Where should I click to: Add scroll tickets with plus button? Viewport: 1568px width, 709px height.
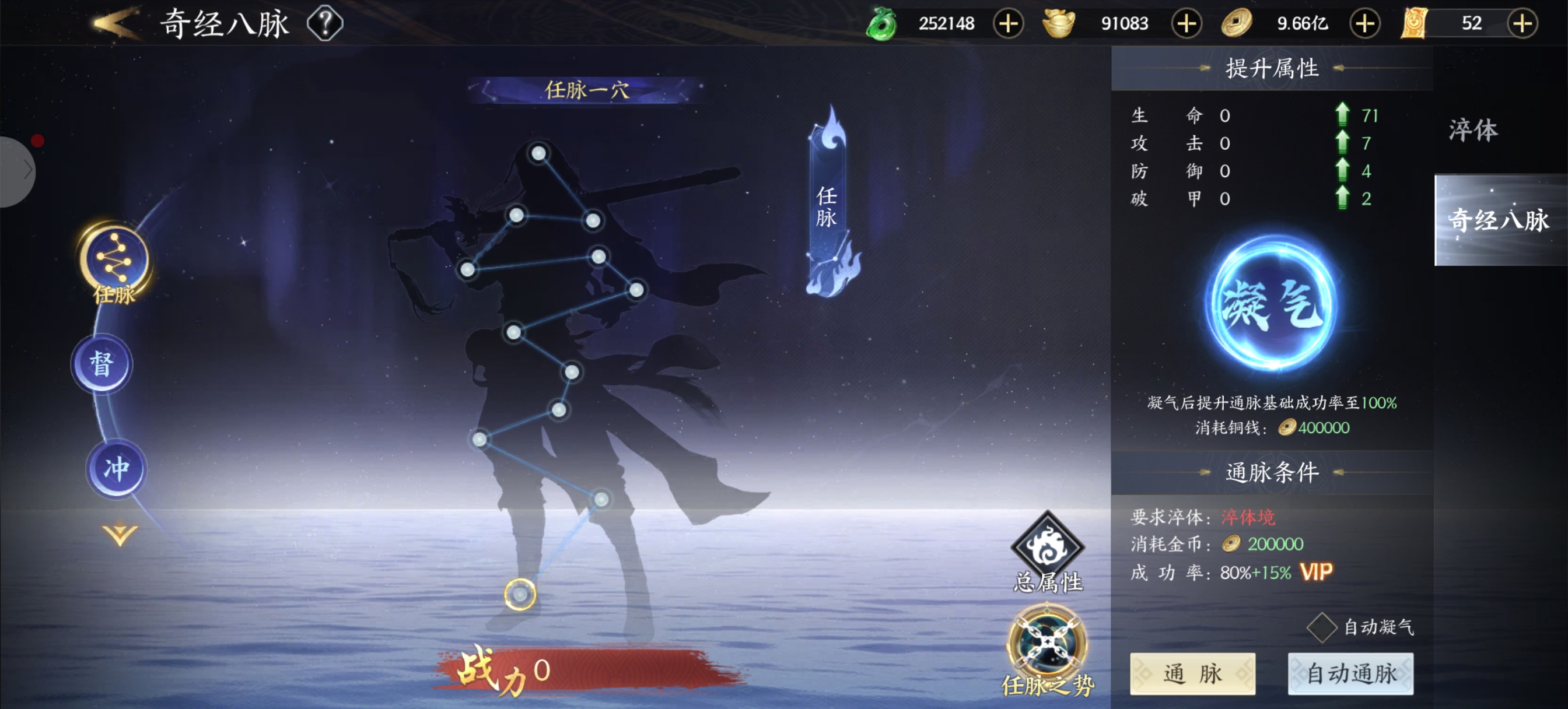(1522, 24)
